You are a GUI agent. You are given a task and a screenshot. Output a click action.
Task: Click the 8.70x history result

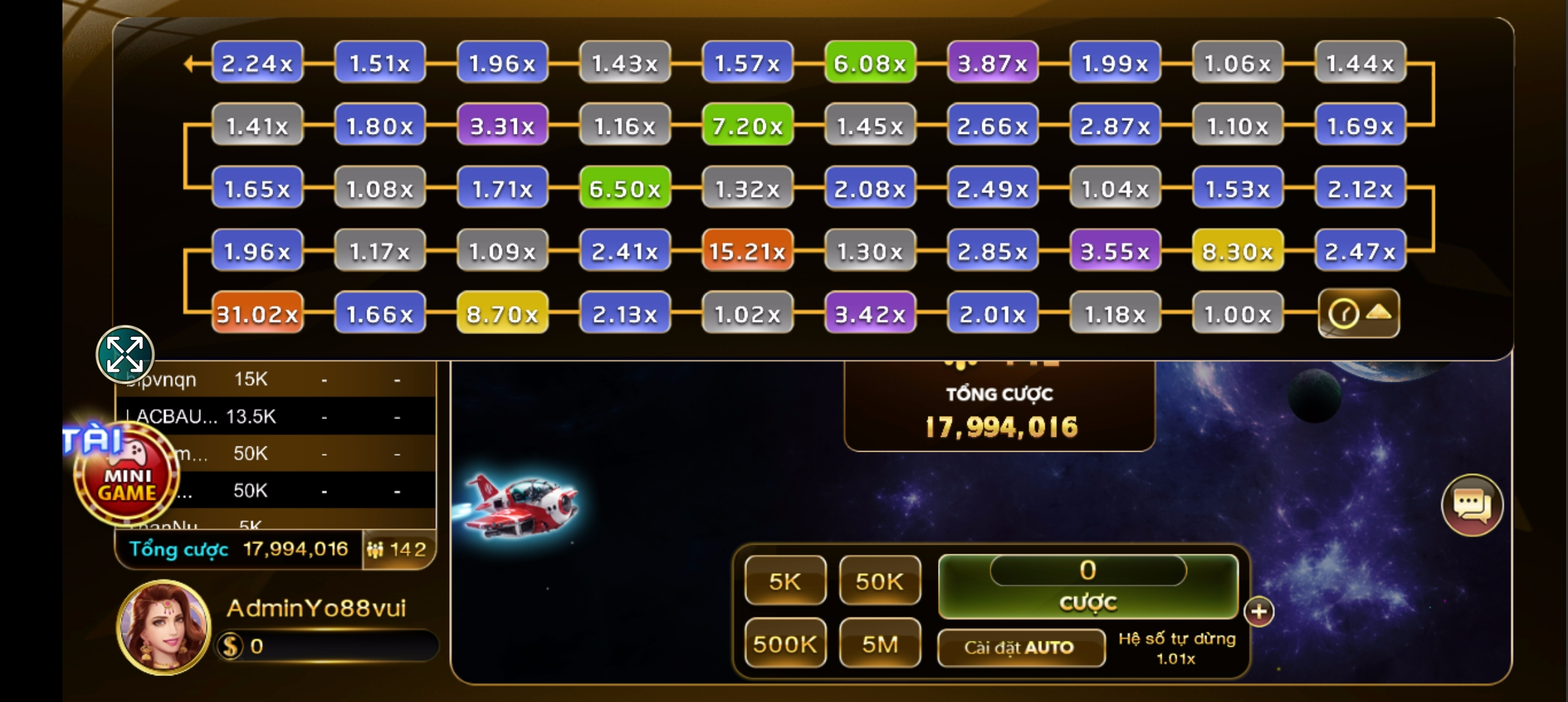click(x=503, y=314)
